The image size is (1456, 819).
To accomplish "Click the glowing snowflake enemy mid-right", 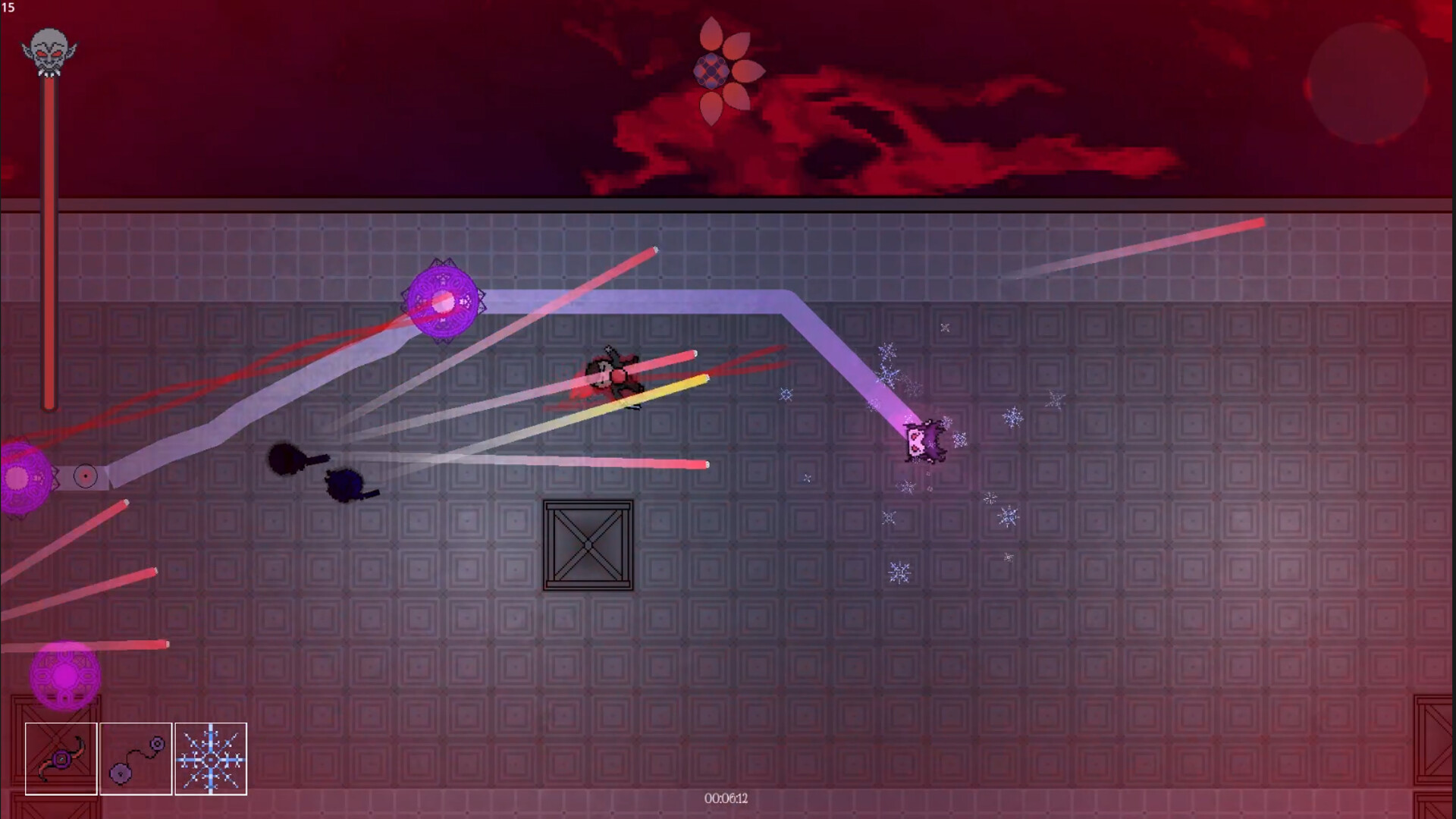I will pos(924,441).
